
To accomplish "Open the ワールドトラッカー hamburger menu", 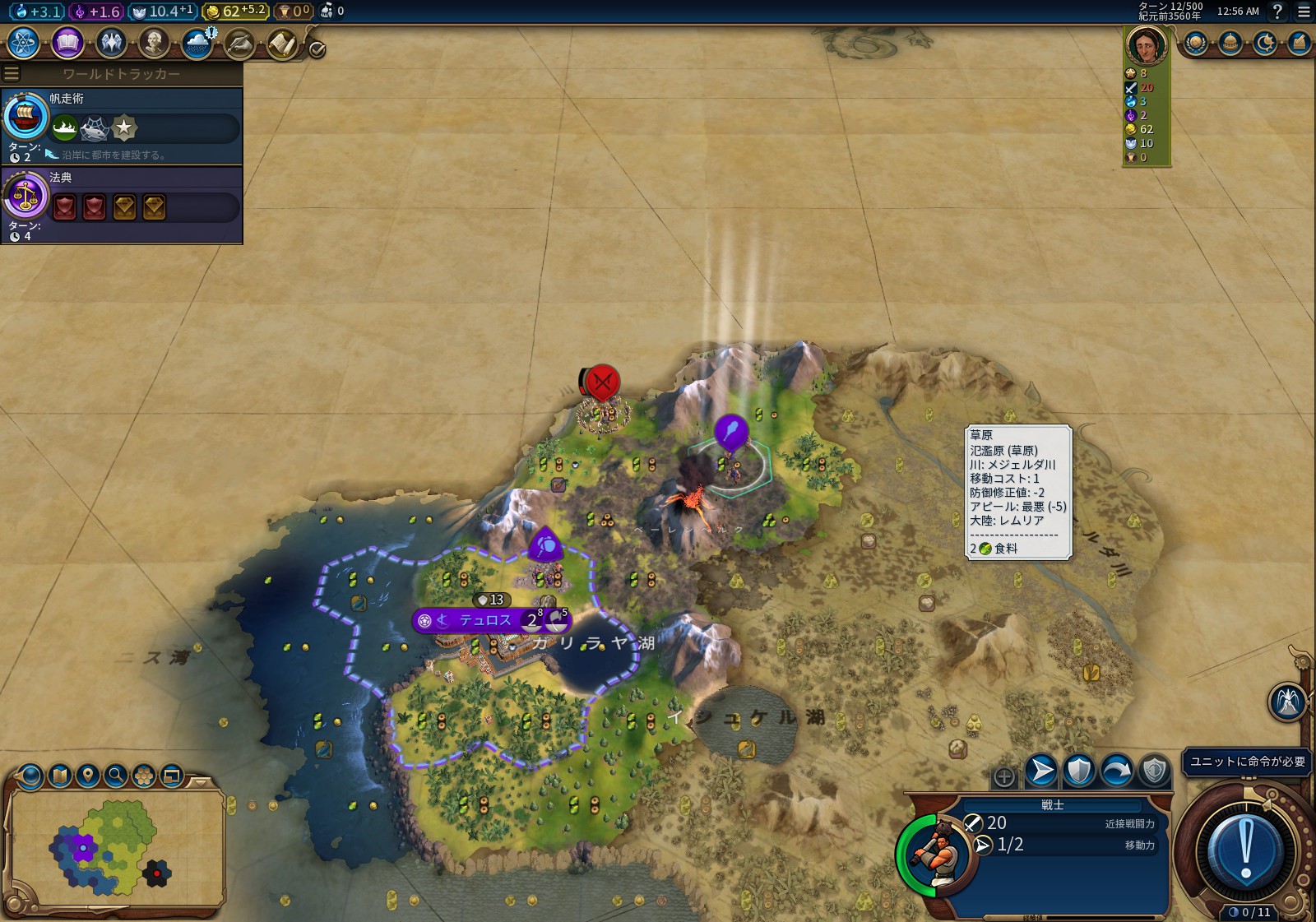I will pyautogui.click(x=12, y=74).
